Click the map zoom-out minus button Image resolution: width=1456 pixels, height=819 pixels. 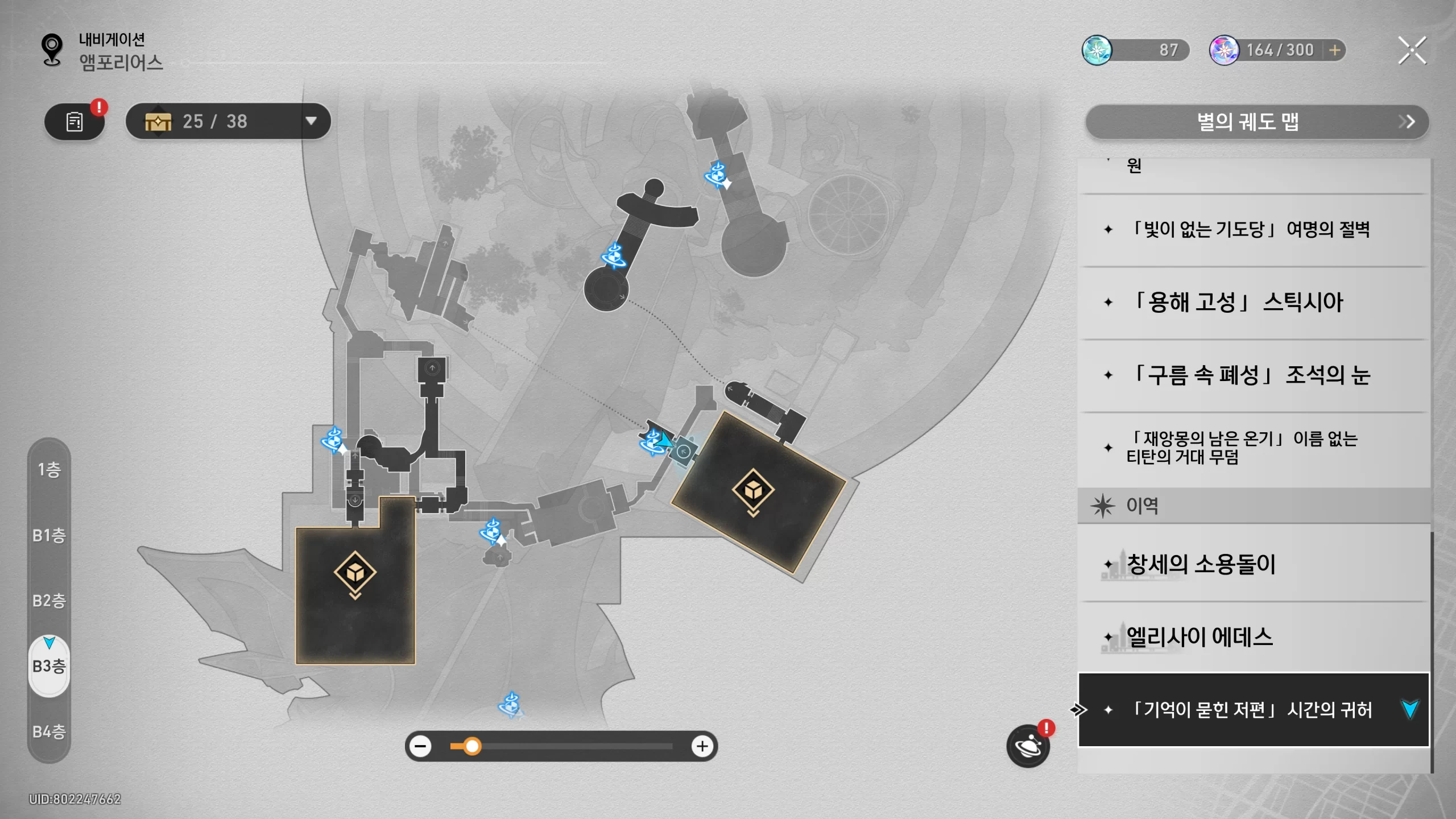(421, 746)
